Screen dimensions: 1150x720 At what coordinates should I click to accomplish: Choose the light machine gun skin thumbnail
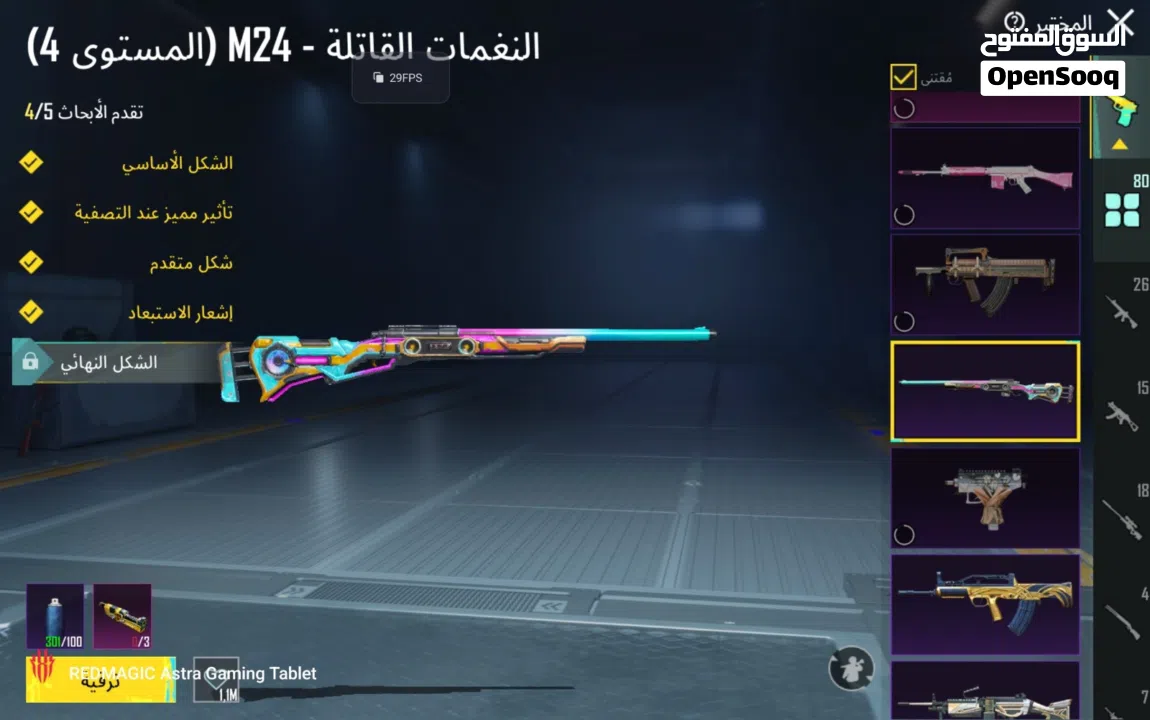tap(985, 692)
